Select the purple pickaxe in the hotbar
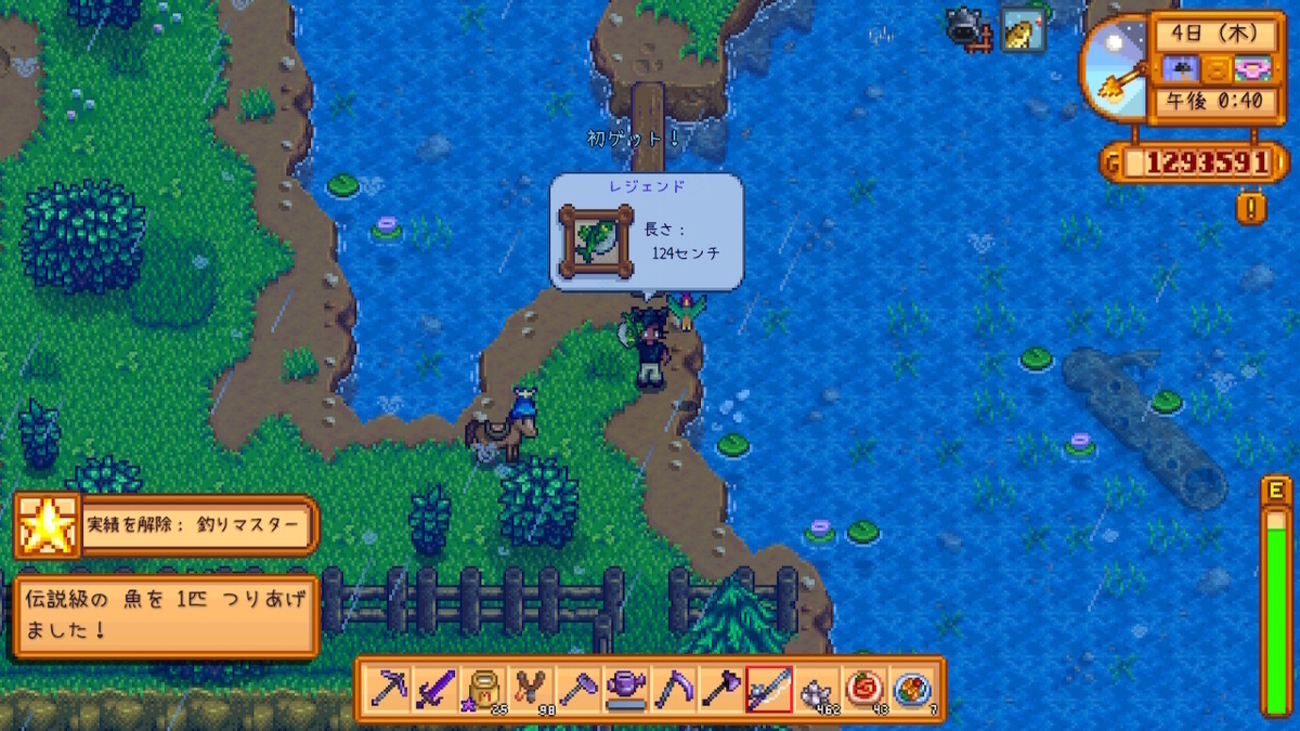 (x=389, y=689)
